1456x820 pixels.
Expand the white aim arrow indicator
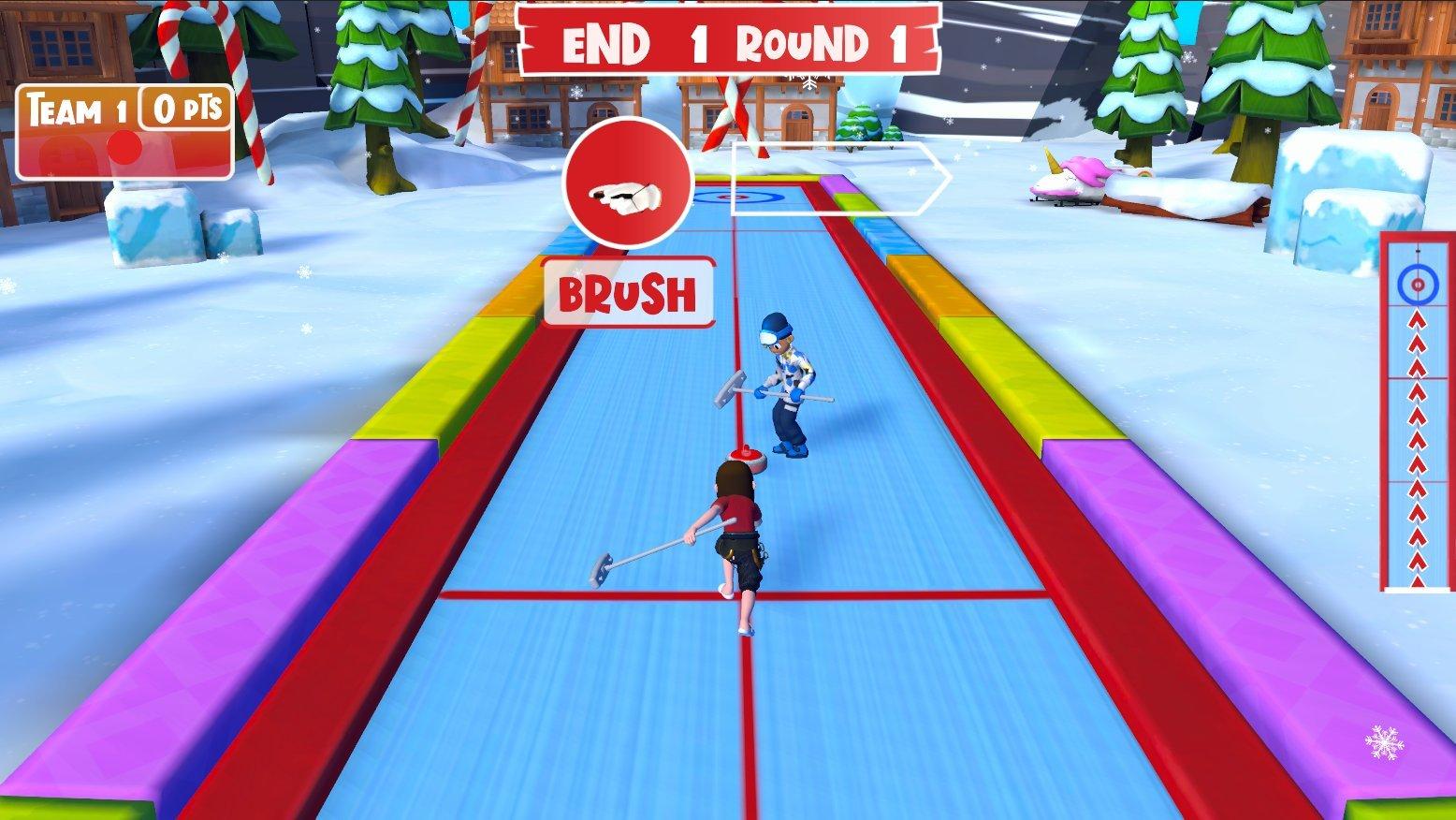pos(830,178)
